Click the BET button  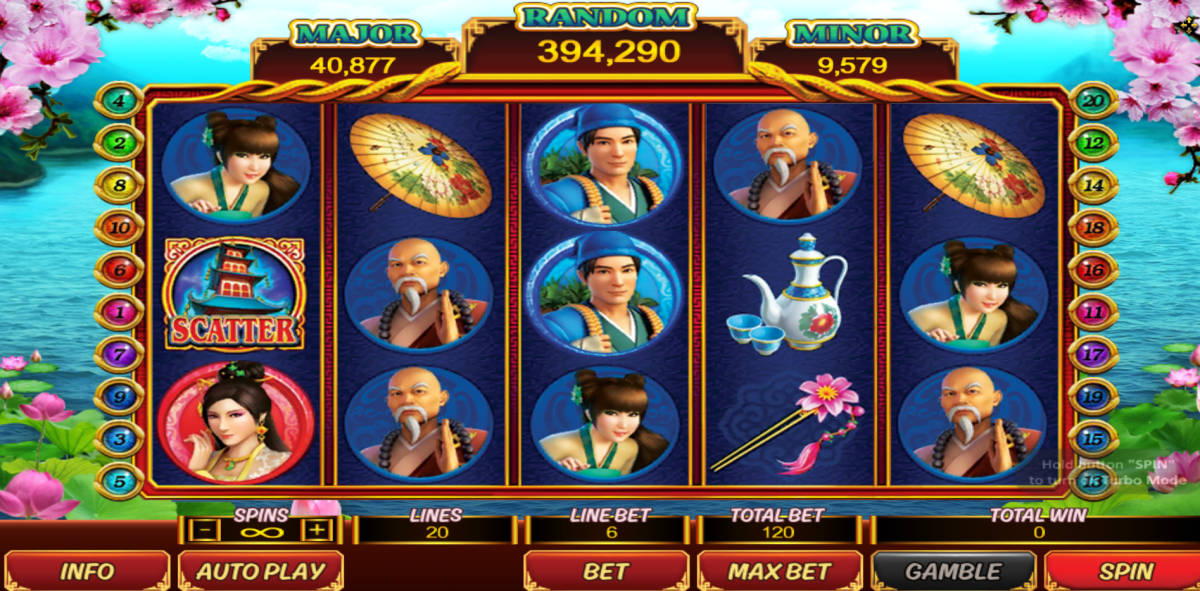[x=605, y=571]
